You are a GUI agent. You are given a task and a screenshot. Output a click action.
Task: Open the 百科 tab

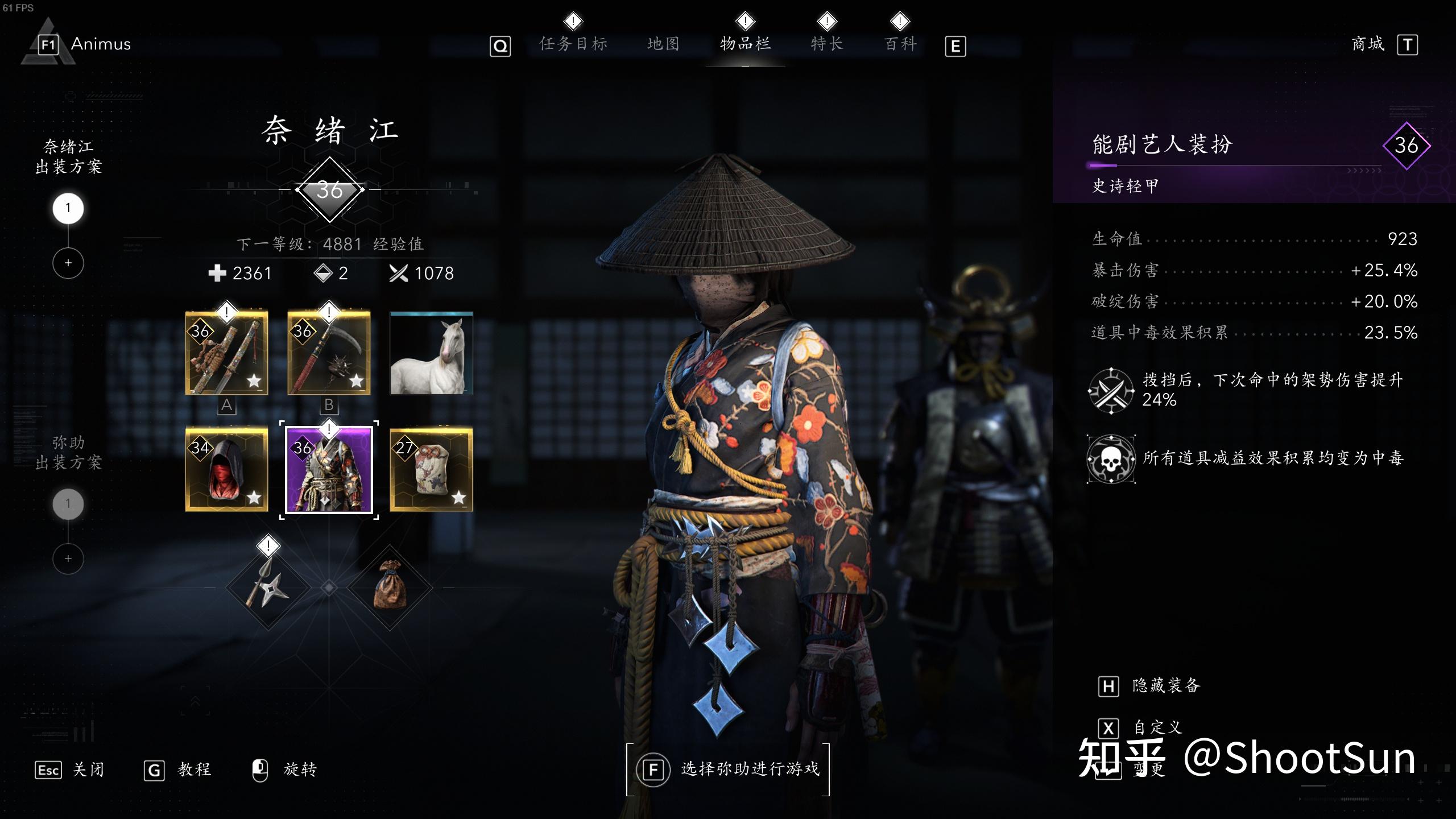(900, 44)
